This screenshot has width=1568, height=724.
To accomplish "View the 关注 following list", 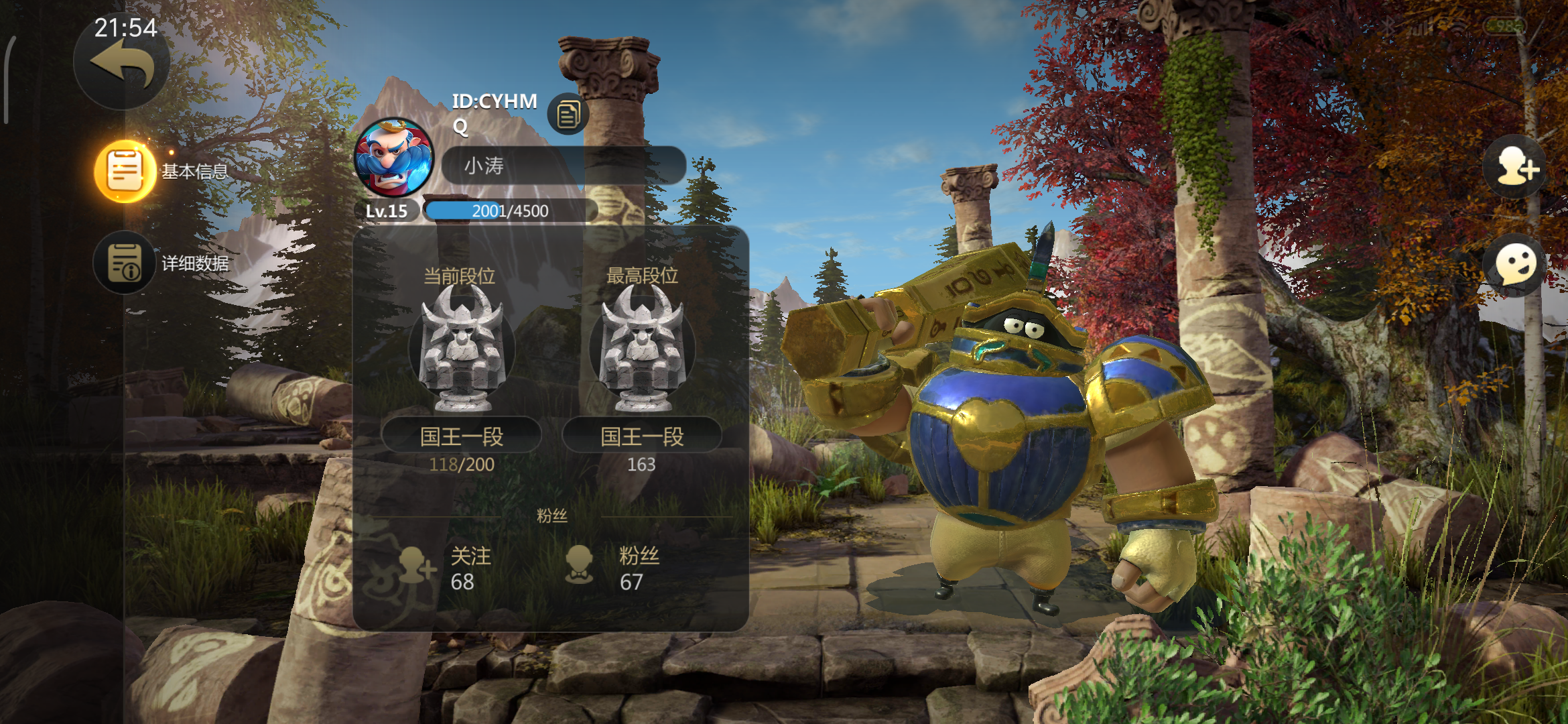I will (x=446, y=568).
